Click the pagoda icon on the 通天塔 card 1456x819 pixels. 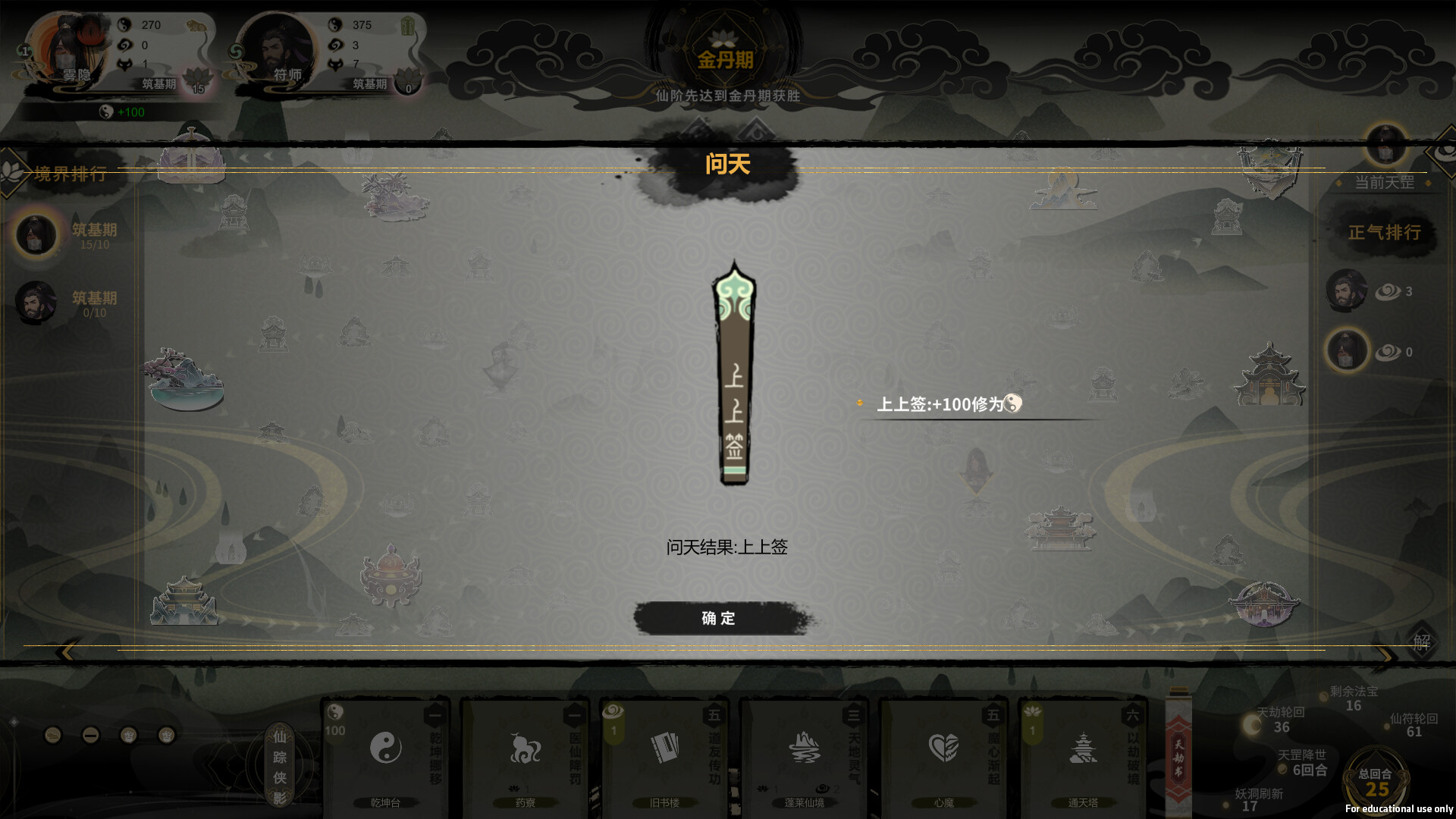(x=1083, y=747)
